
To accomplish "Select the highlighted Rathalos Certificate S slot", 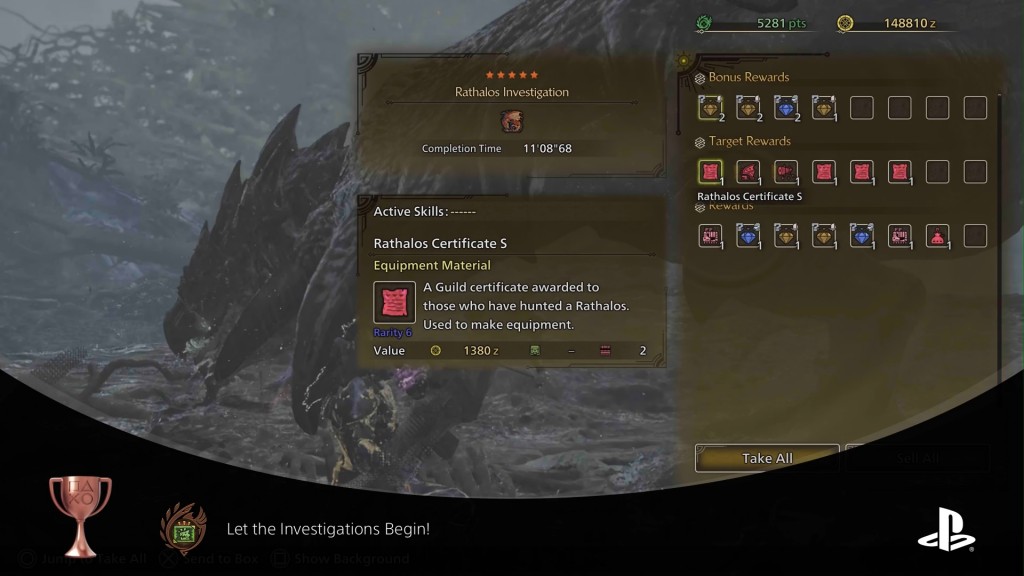I will [x=710, y=172].
